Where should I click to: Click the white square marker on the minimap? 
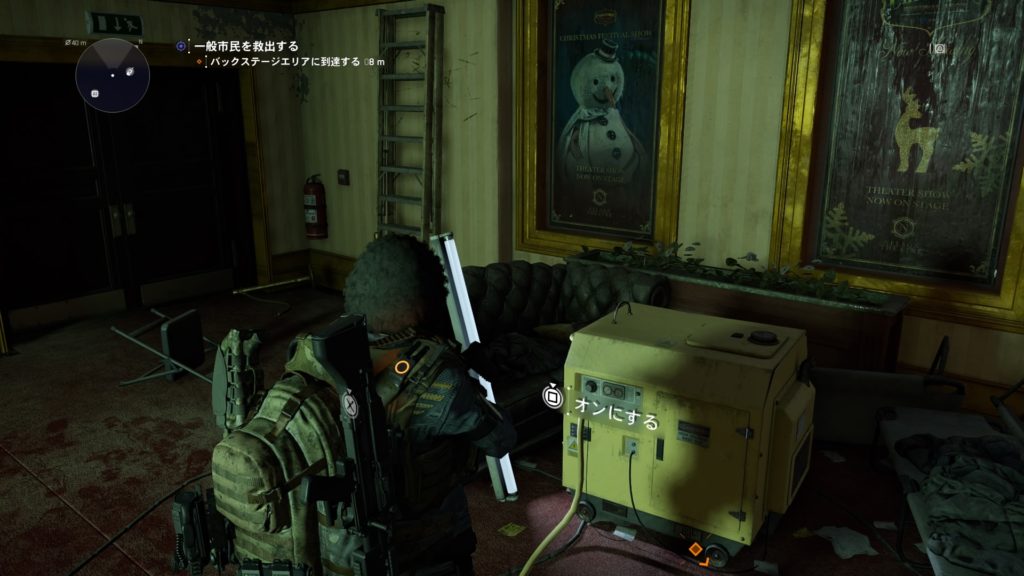[x=95, y=93]
